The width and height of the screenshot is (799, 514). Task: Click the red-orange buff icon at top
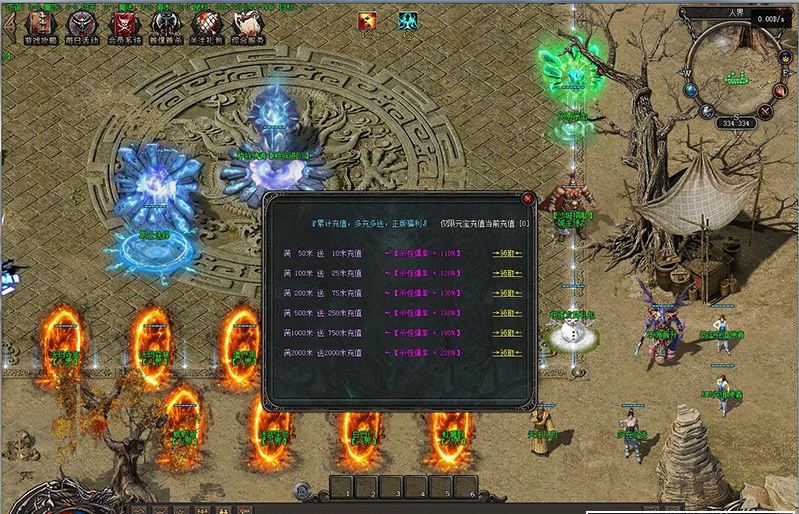tap(369, 20)
